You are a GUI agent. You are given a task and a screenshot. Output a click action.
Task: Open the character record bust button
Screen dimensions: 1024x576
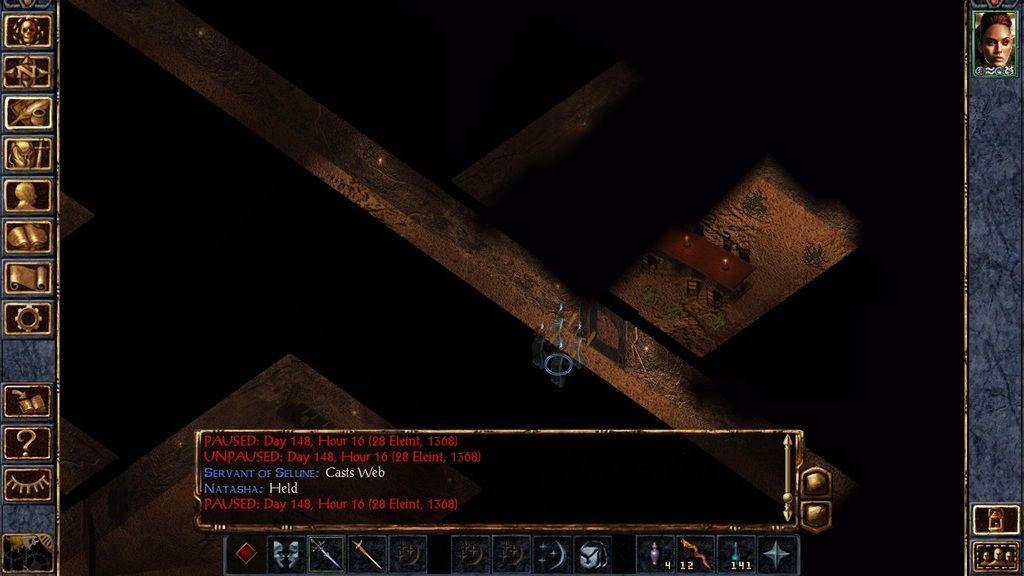click(28, 195)
